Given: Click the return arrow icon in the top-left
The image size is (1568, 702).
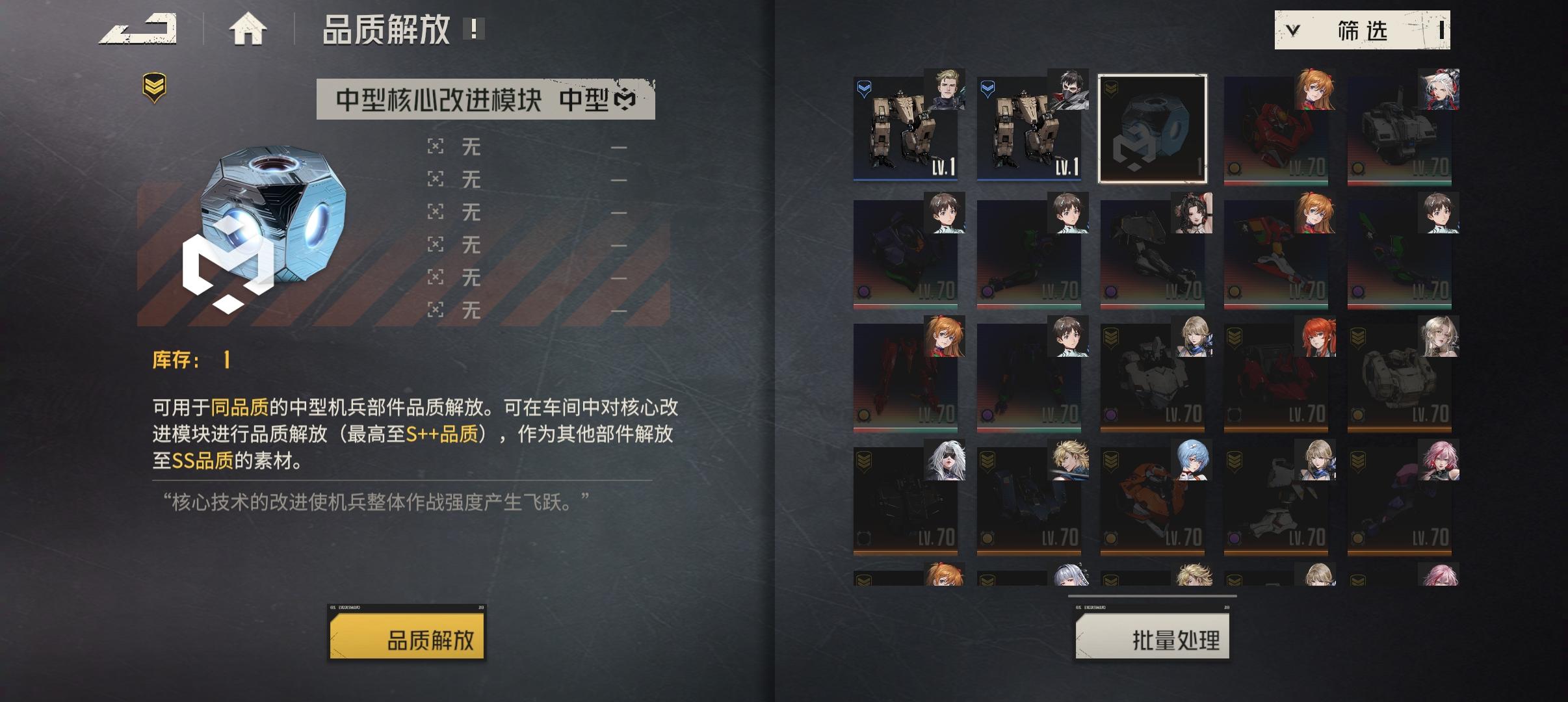Looking at the screenshot, I should [x=138, y=29].
